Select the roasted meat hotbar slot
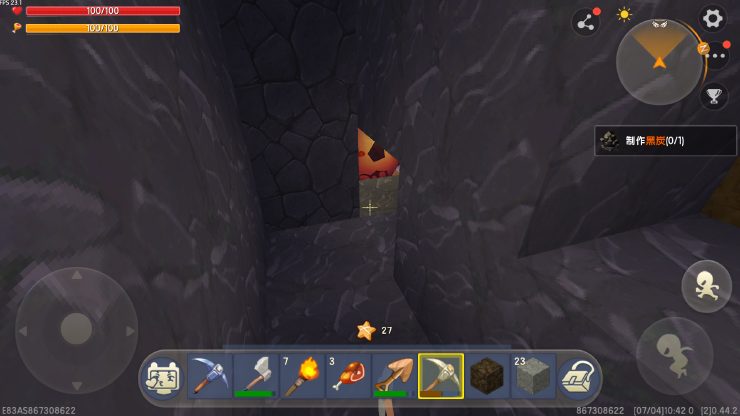The width and height of the screenshot is (740, 416). pyautogui.click(x=348, y=376)
